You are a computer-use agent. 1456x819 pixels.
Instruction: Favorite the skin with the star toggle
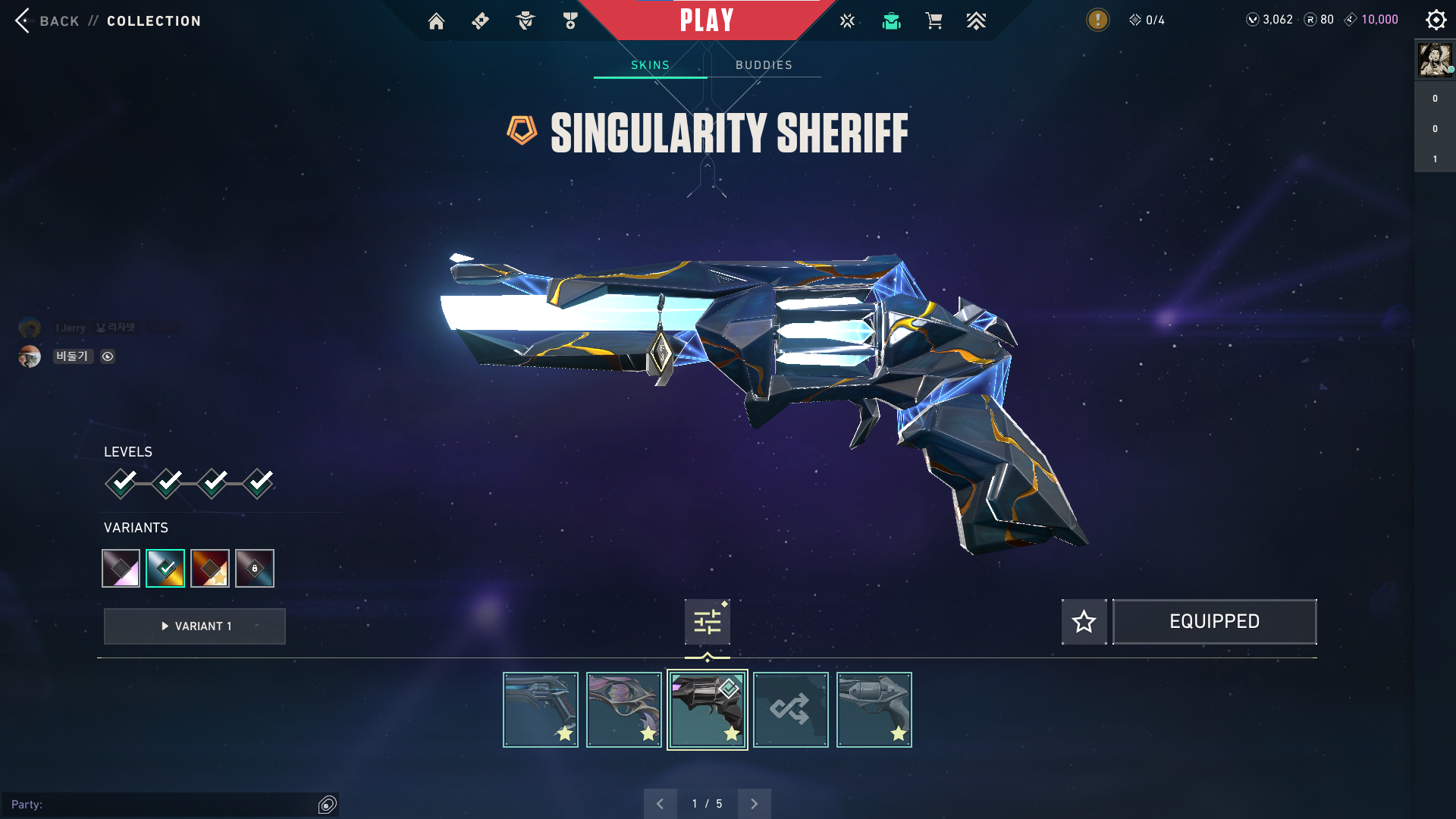click(x=1084, y=621)
